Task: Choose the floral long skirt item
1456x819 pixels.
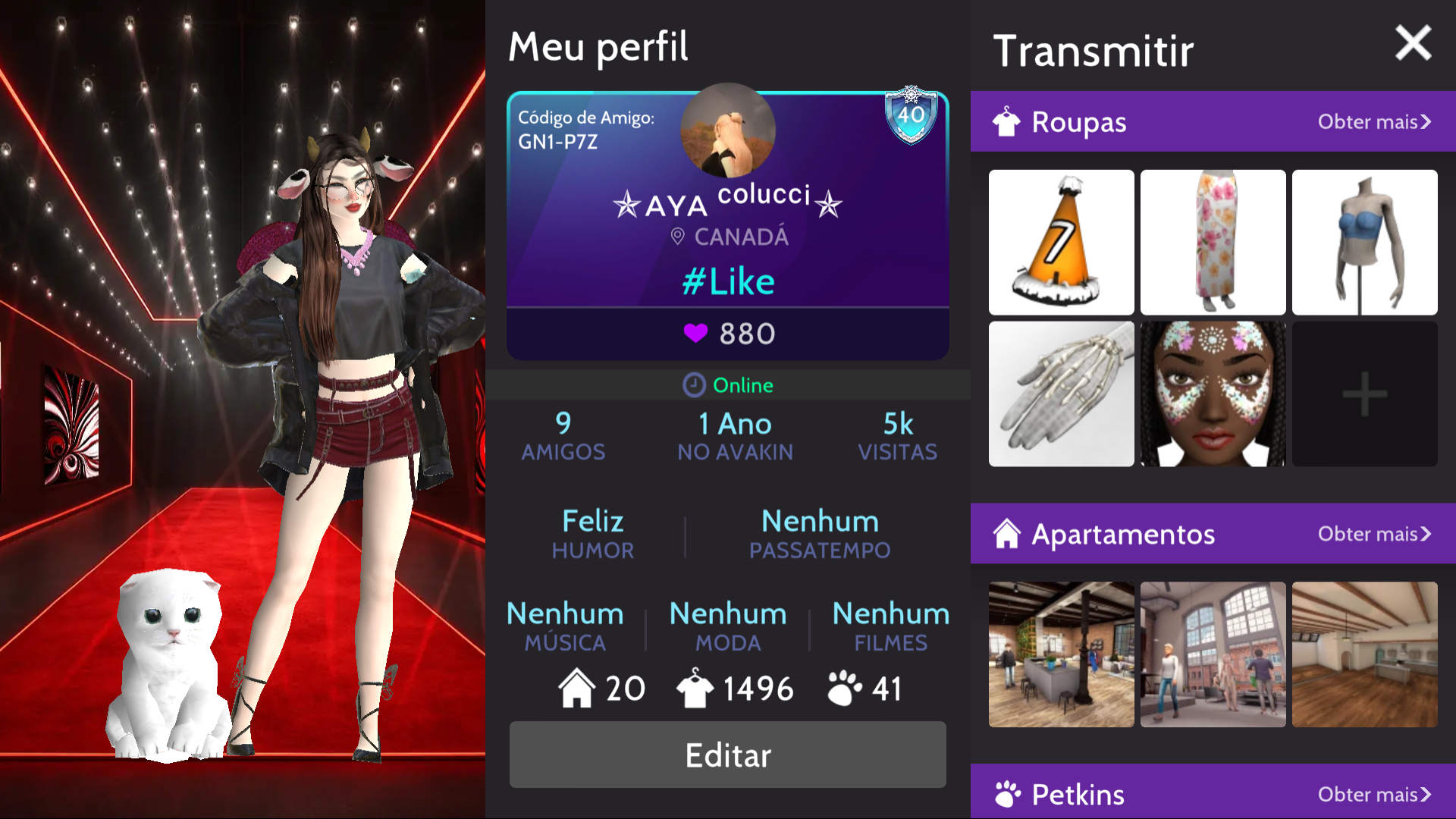Action: 1213,242
